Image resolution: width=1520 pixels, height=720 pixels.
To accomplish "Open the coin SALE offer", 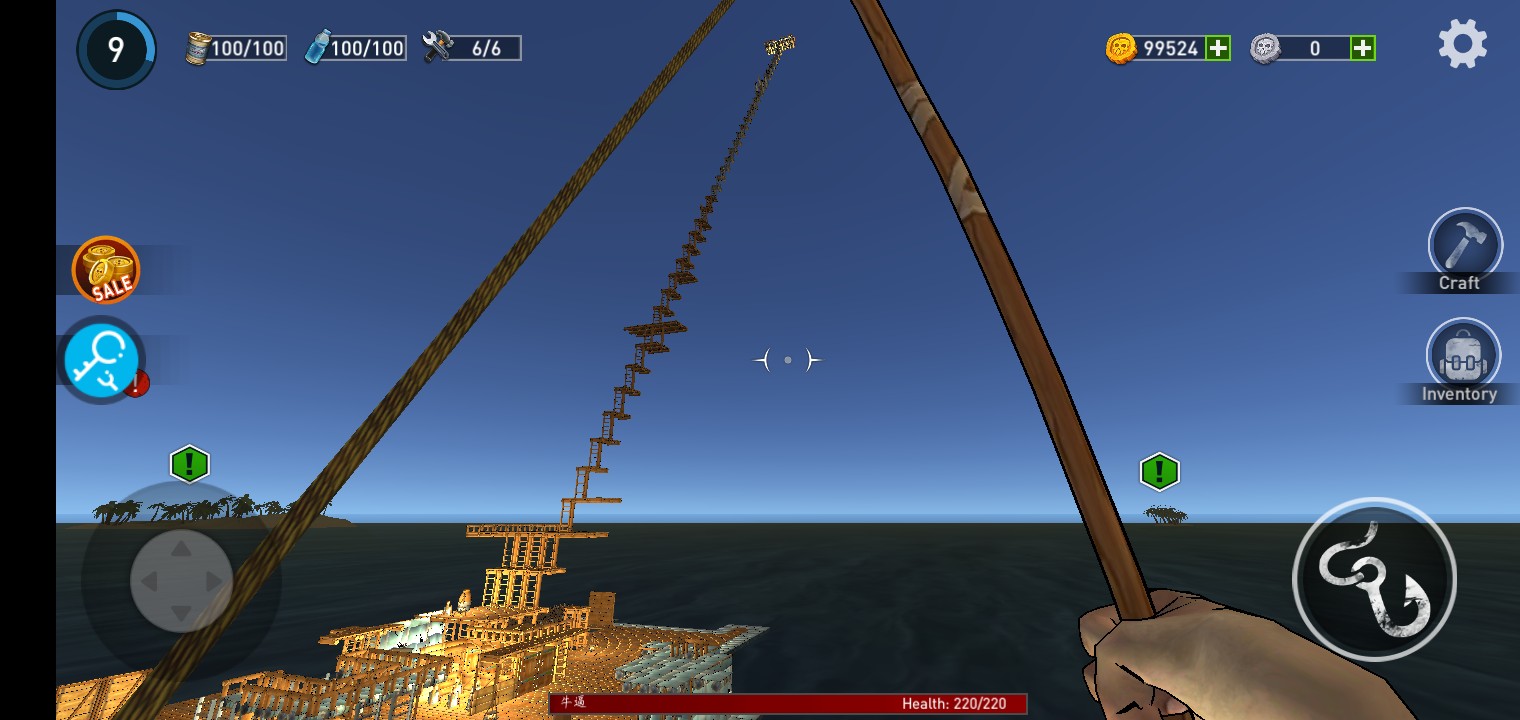I will tap(106, 270).
